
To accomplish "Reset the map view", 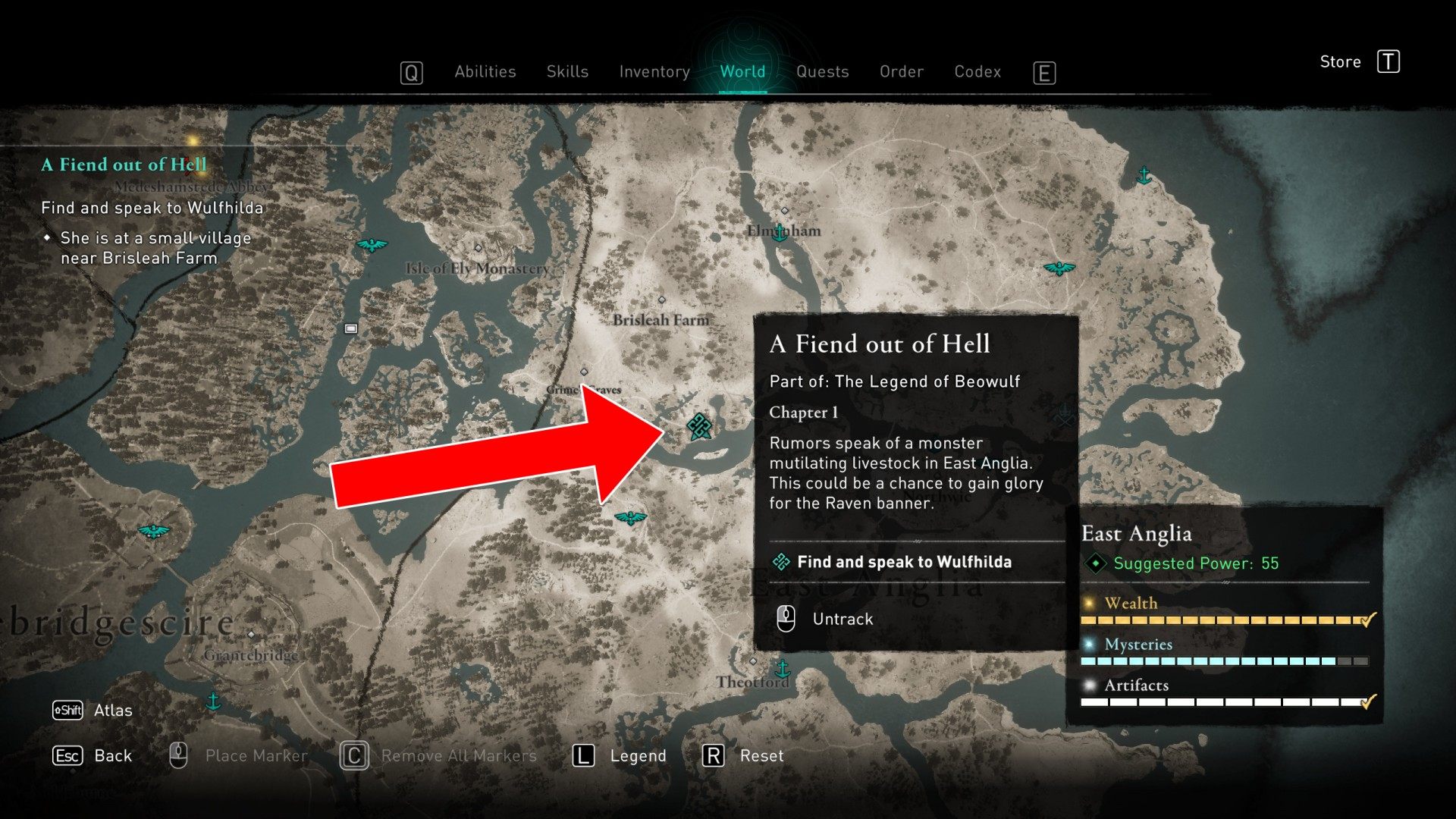I will tap(761, 756).
